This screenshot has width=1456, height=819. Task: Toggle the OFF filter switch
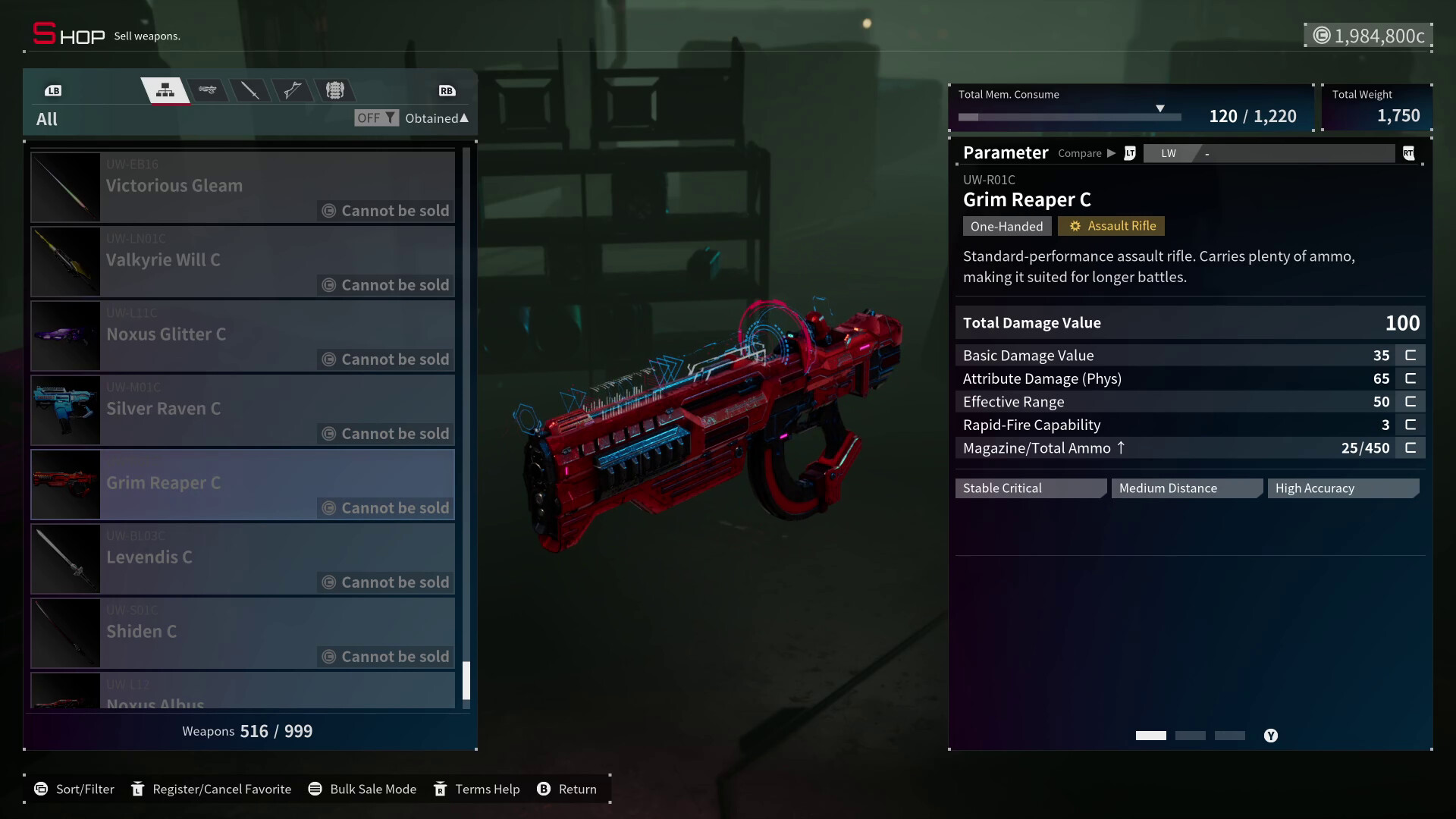pos(375,118)
